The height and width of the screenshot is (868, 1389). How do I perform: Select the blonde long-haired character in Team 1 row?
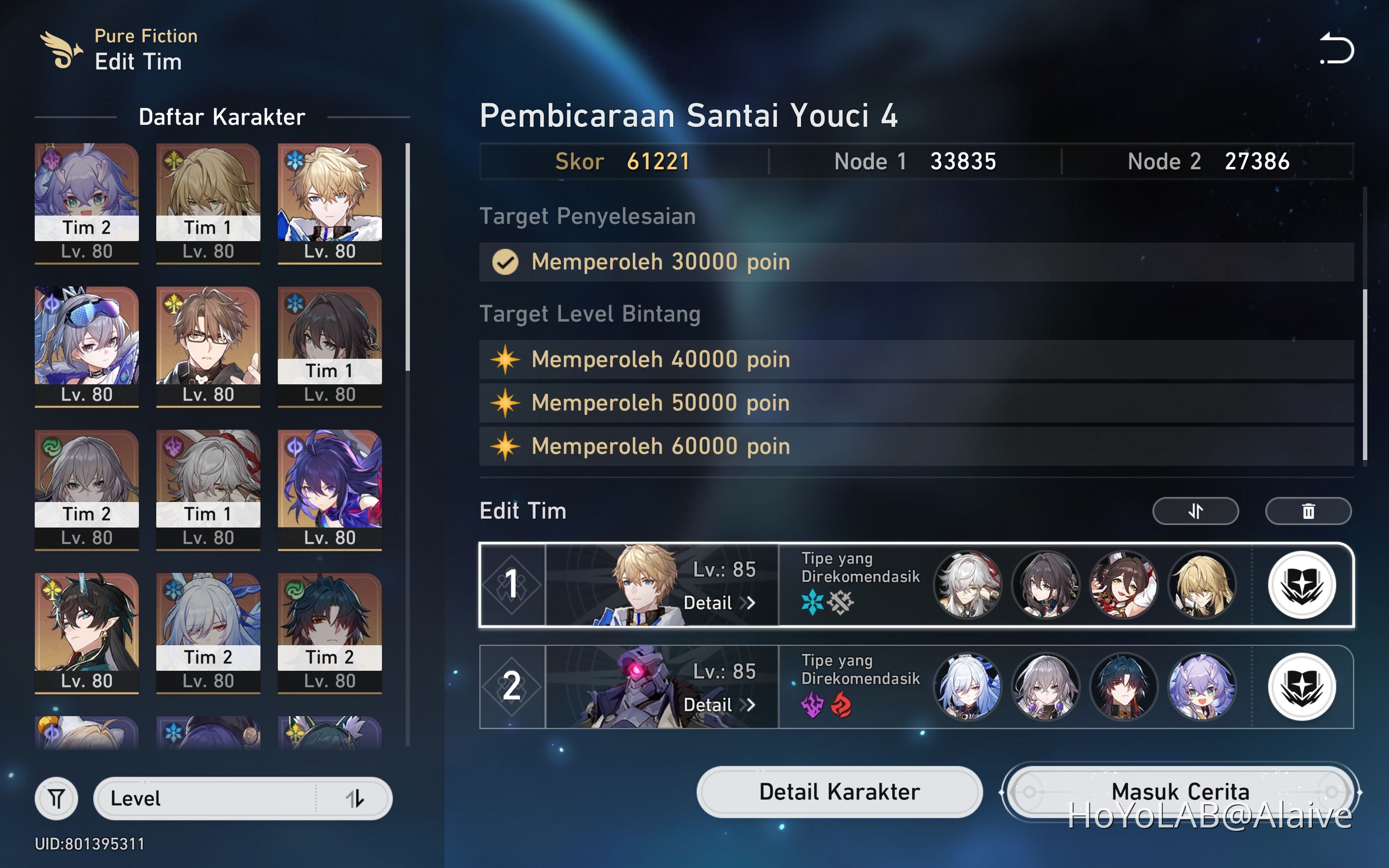(x=1202, y=585)
